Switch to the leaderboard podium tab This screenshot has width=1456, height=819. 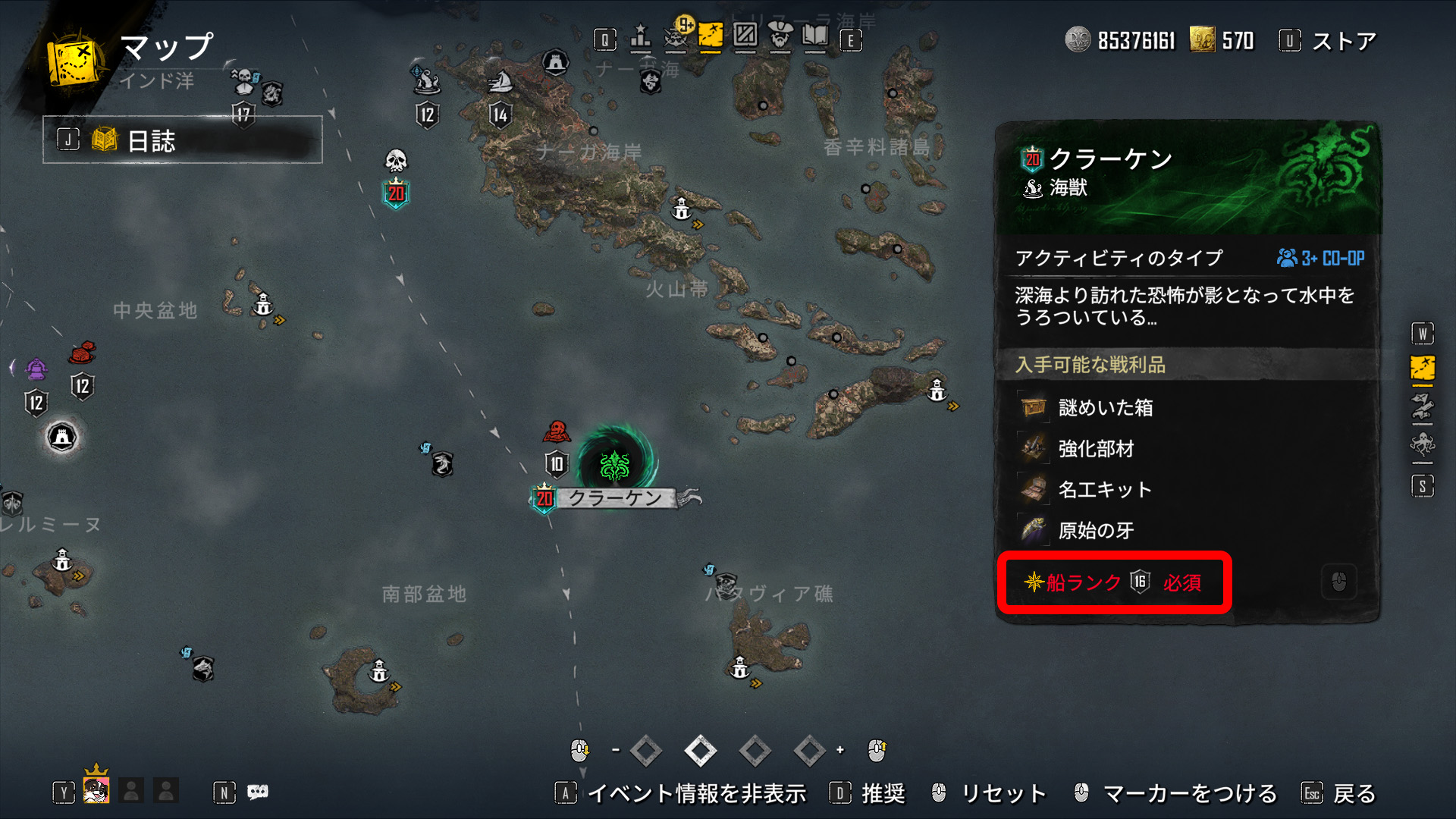[641, 38]
